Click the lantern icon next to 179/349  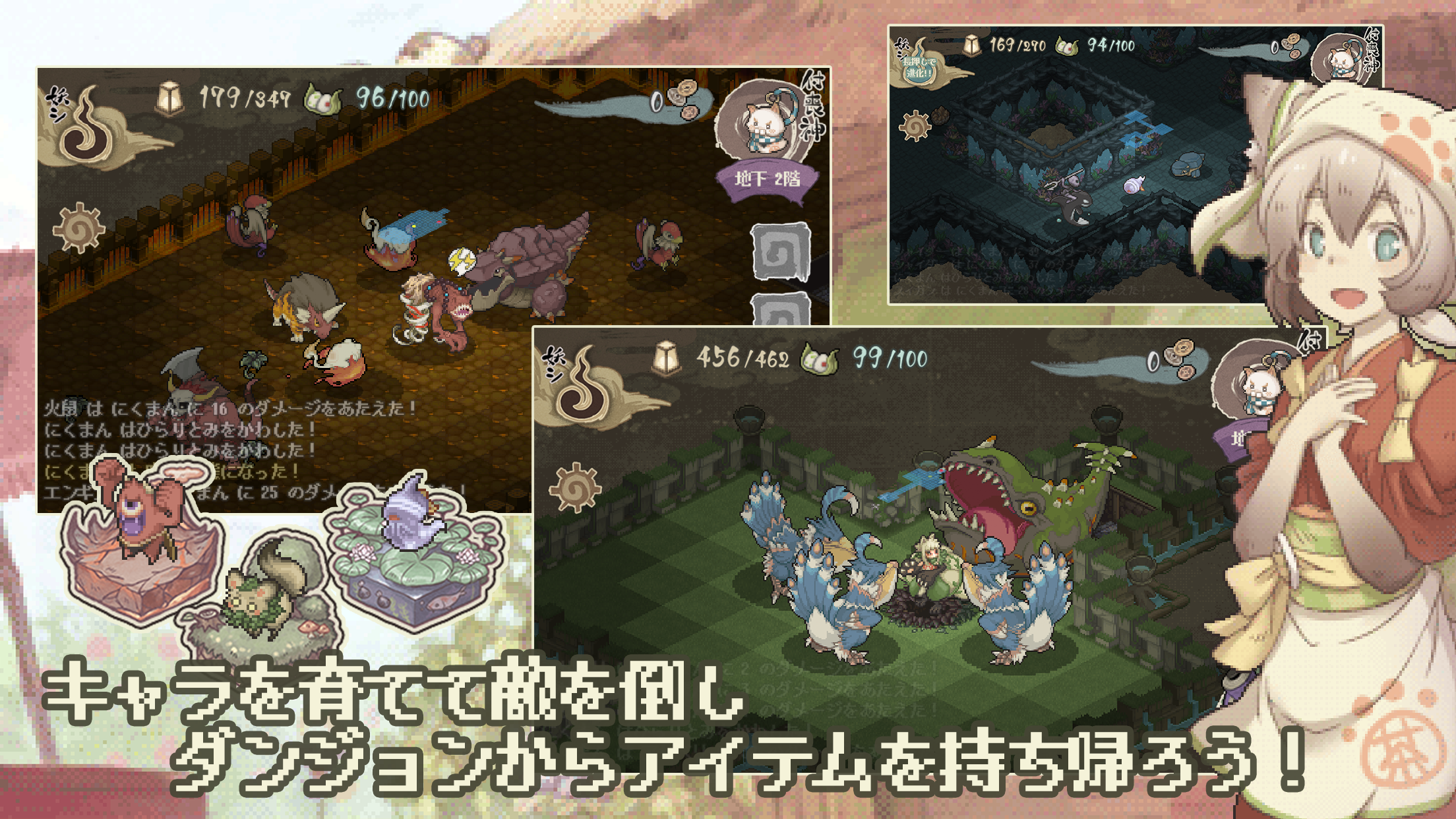(170, 97)
